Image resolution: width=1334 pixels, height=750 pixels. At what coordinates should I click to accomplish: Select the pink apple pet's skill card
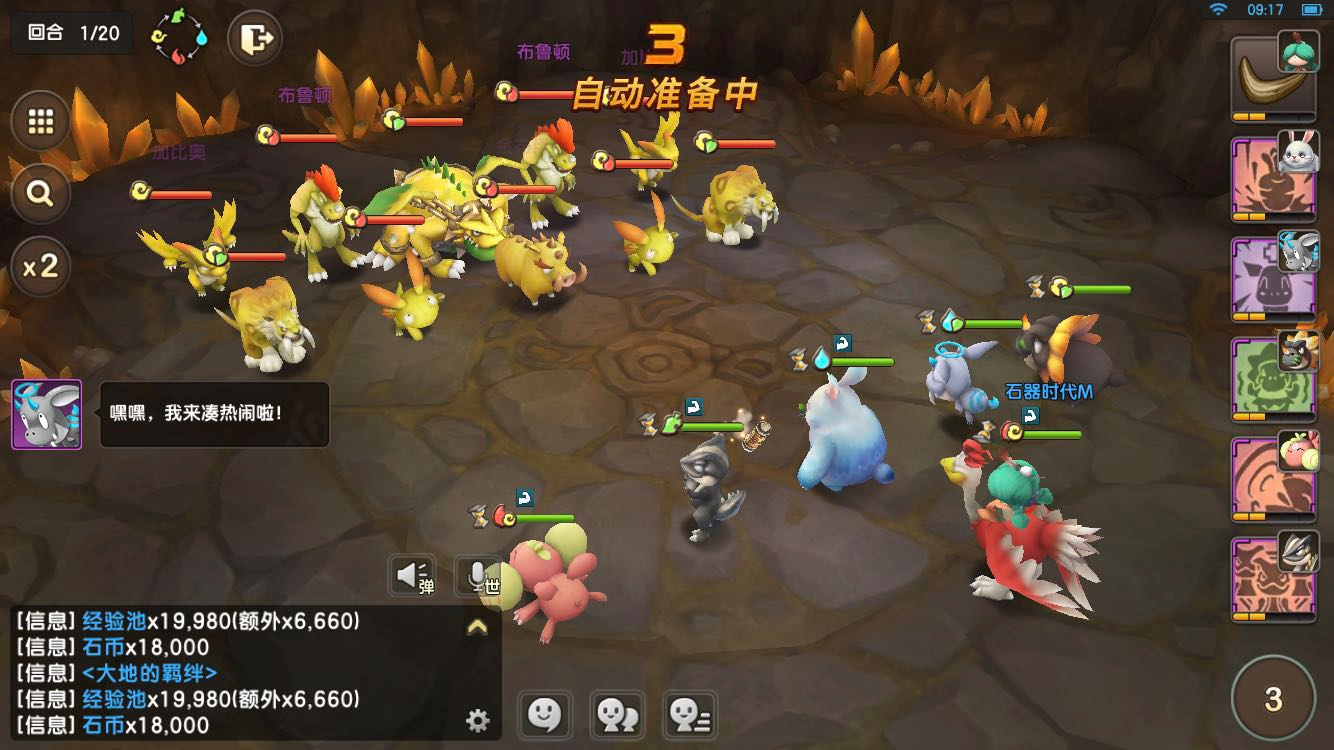click(1270, 479)
